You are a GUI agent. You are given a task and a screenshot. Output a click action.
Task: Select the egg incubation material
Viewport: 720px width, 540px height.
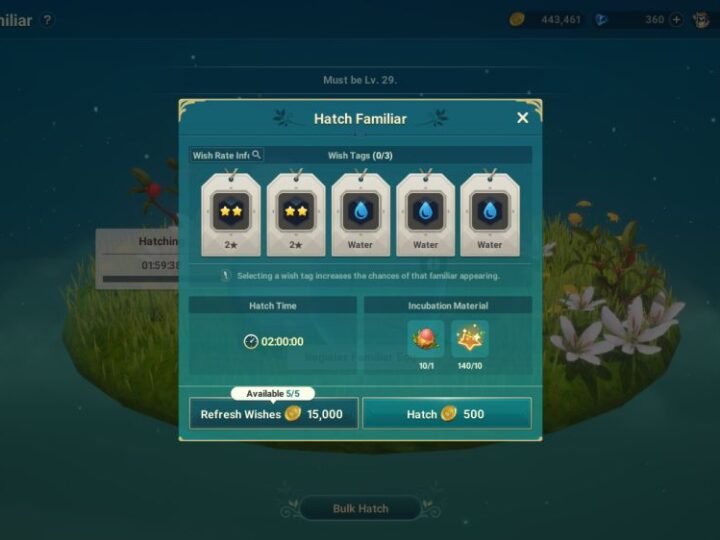(425, 339)
